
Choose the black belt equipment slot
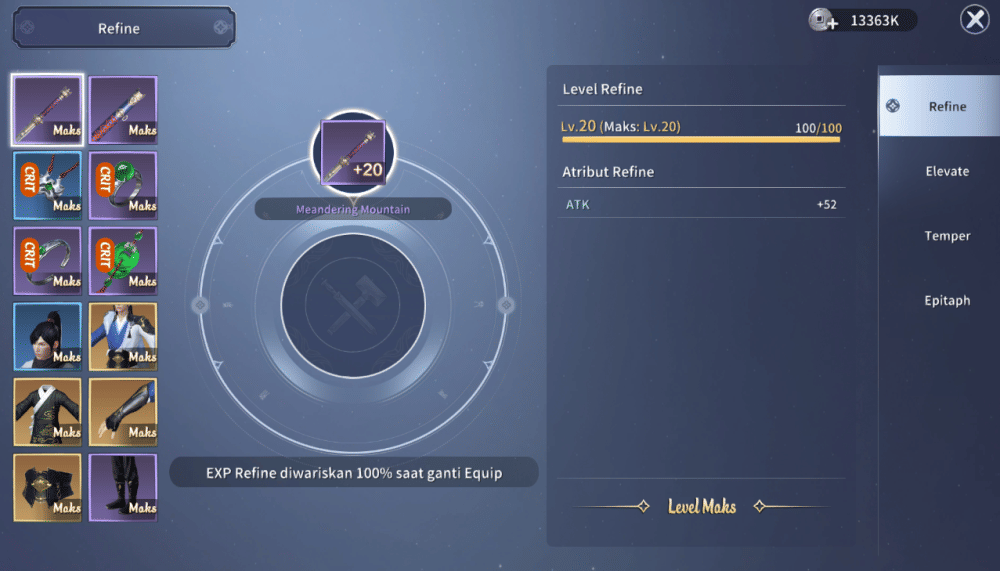tap(47, 487)
